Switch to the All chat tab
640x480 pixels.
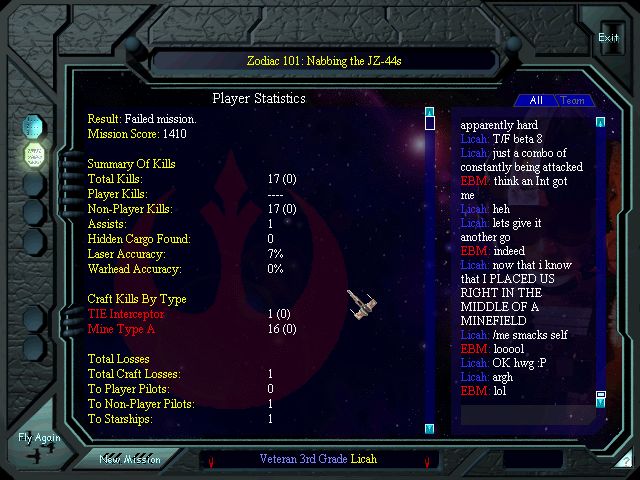click(x=535, y=100)
